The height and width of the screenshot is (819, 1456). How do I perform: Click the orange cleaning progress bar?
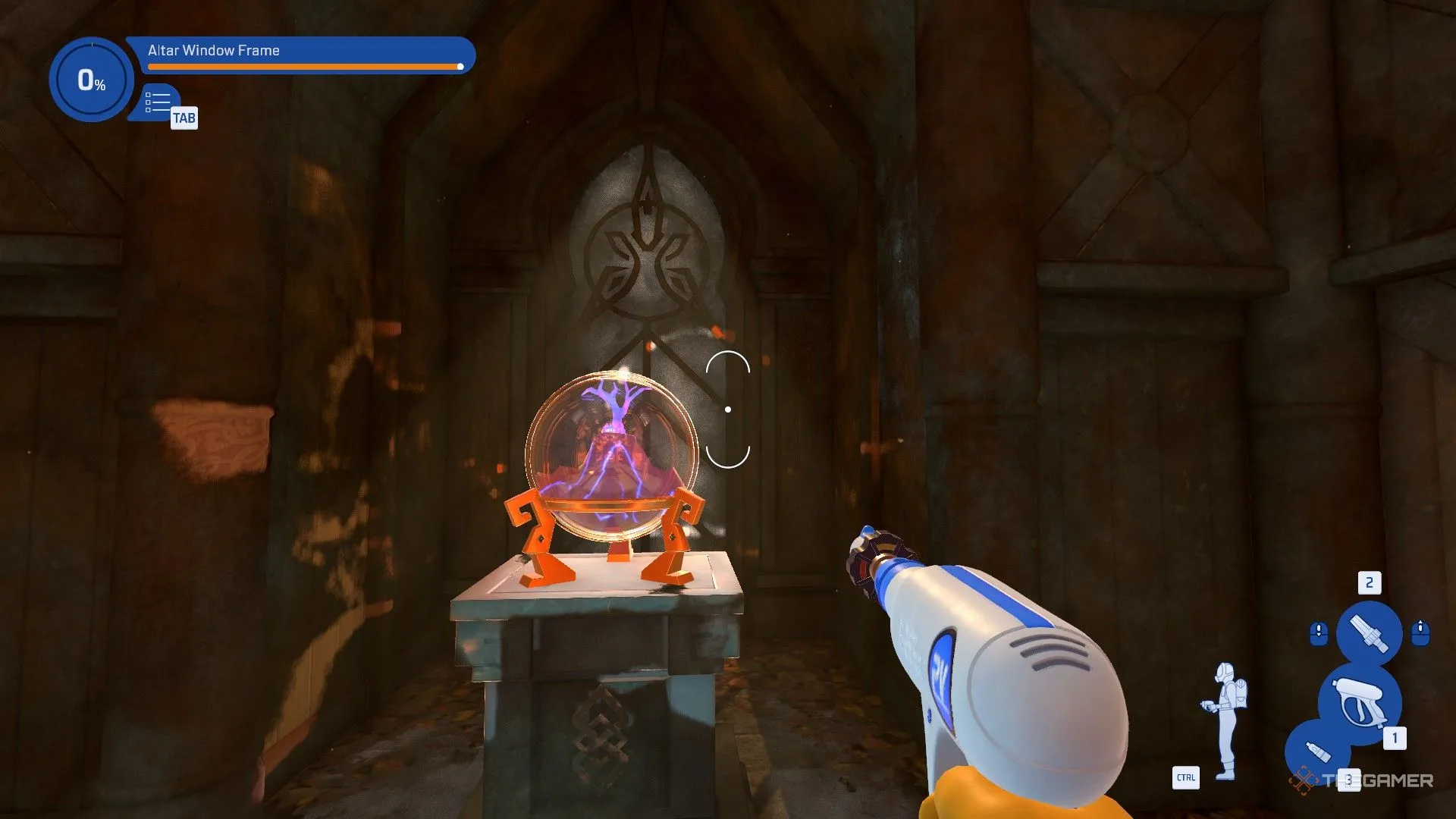[x=303, y=67]
